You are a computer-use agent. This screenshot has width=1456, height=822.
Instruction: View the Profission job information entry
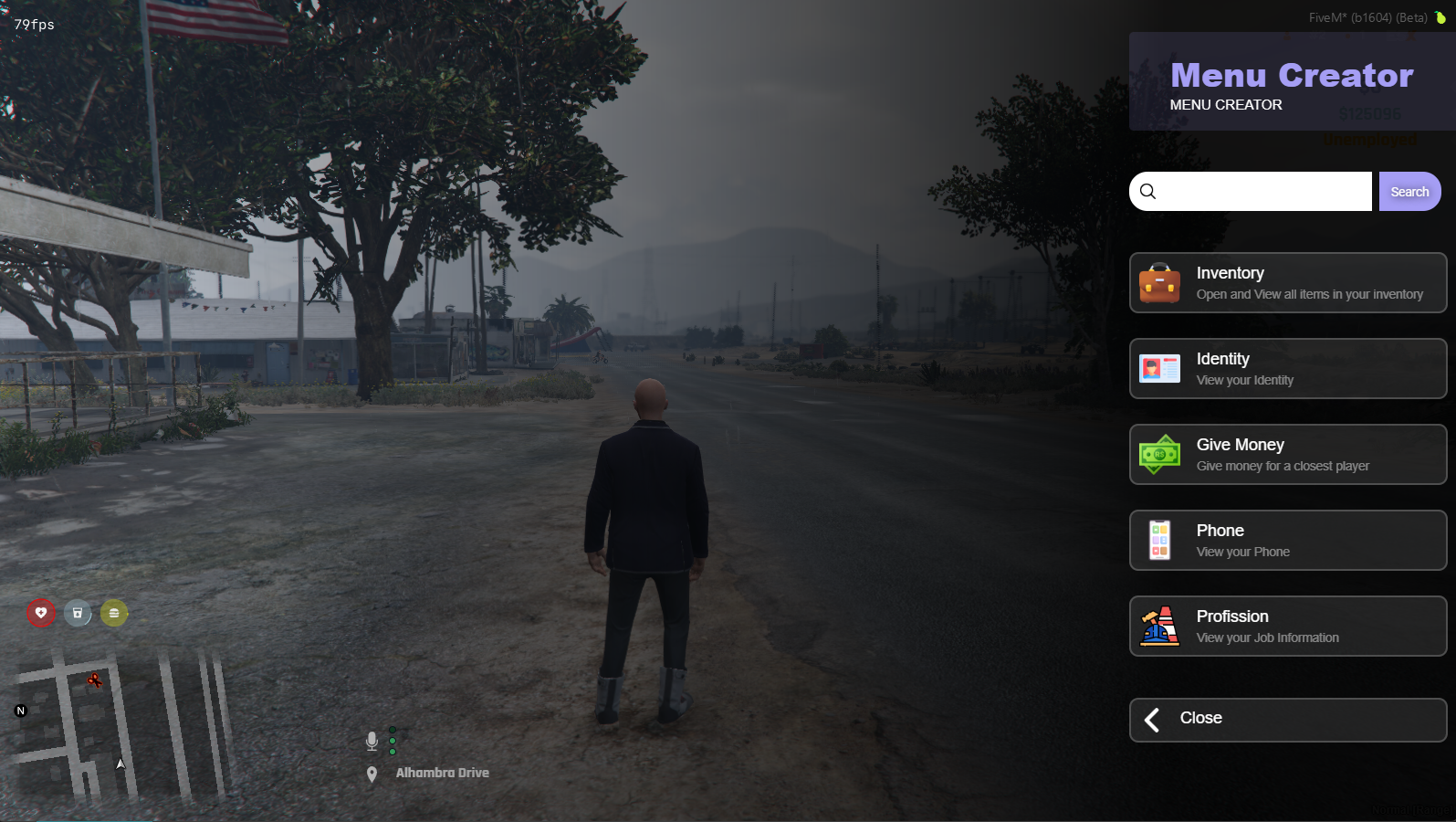pyautogui.click(x=1287, y=627)
